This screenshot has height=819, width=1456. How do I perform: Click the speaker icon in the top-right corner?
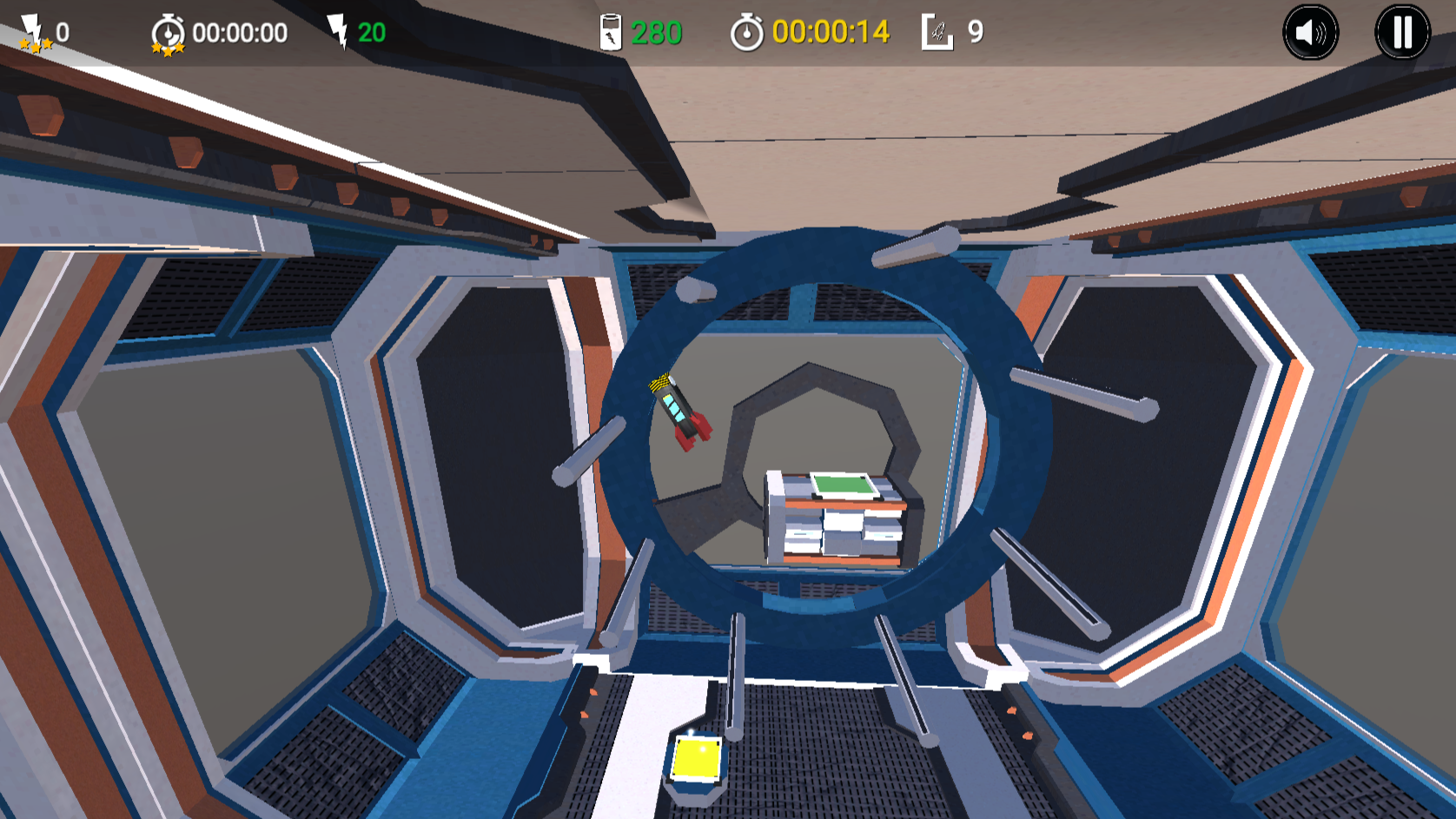(x=1310, y=31)
